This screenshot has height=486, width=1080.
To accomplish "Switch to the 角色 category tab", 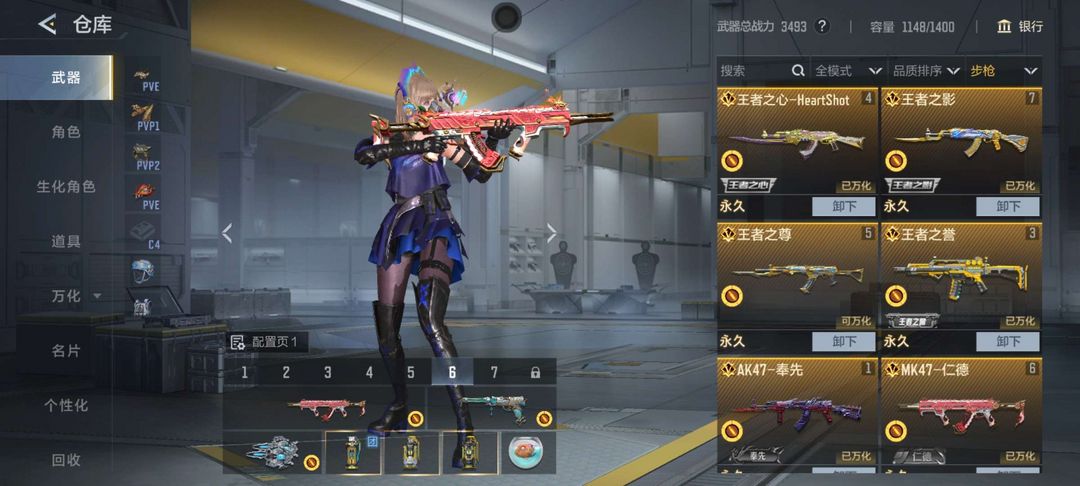I will 66,132.
